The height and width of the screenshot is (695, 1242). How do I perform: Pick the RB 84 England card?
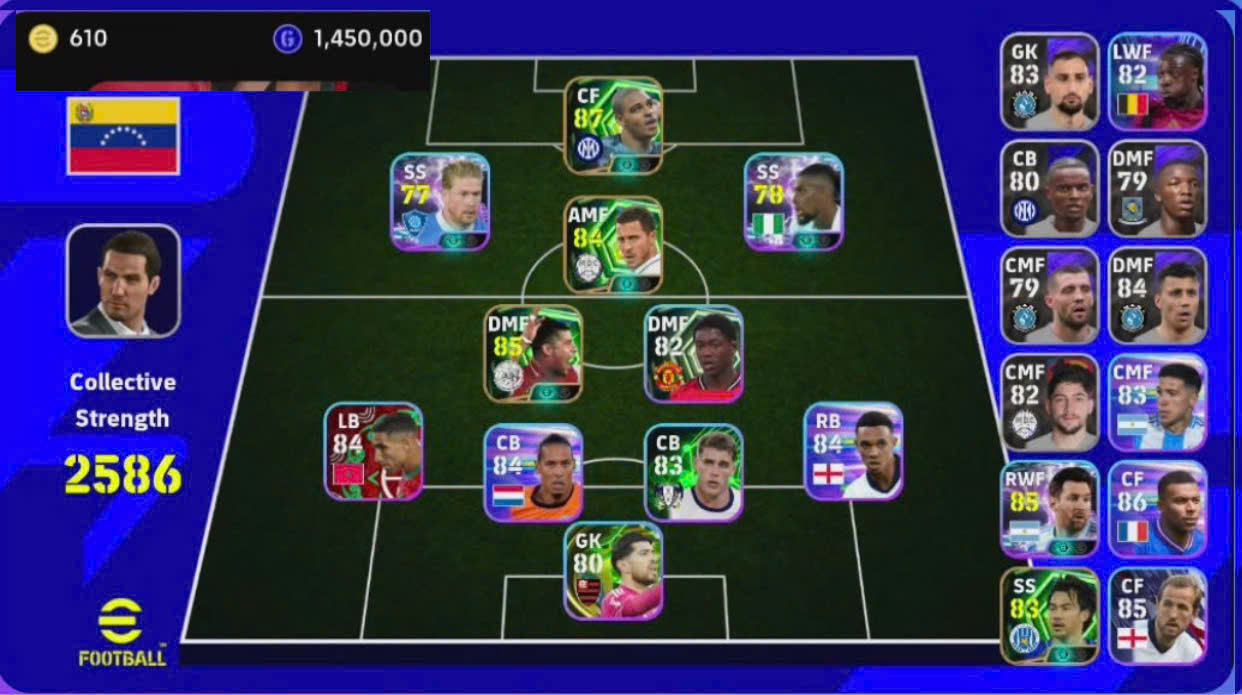pyautogui.click(x=853, y=451)
